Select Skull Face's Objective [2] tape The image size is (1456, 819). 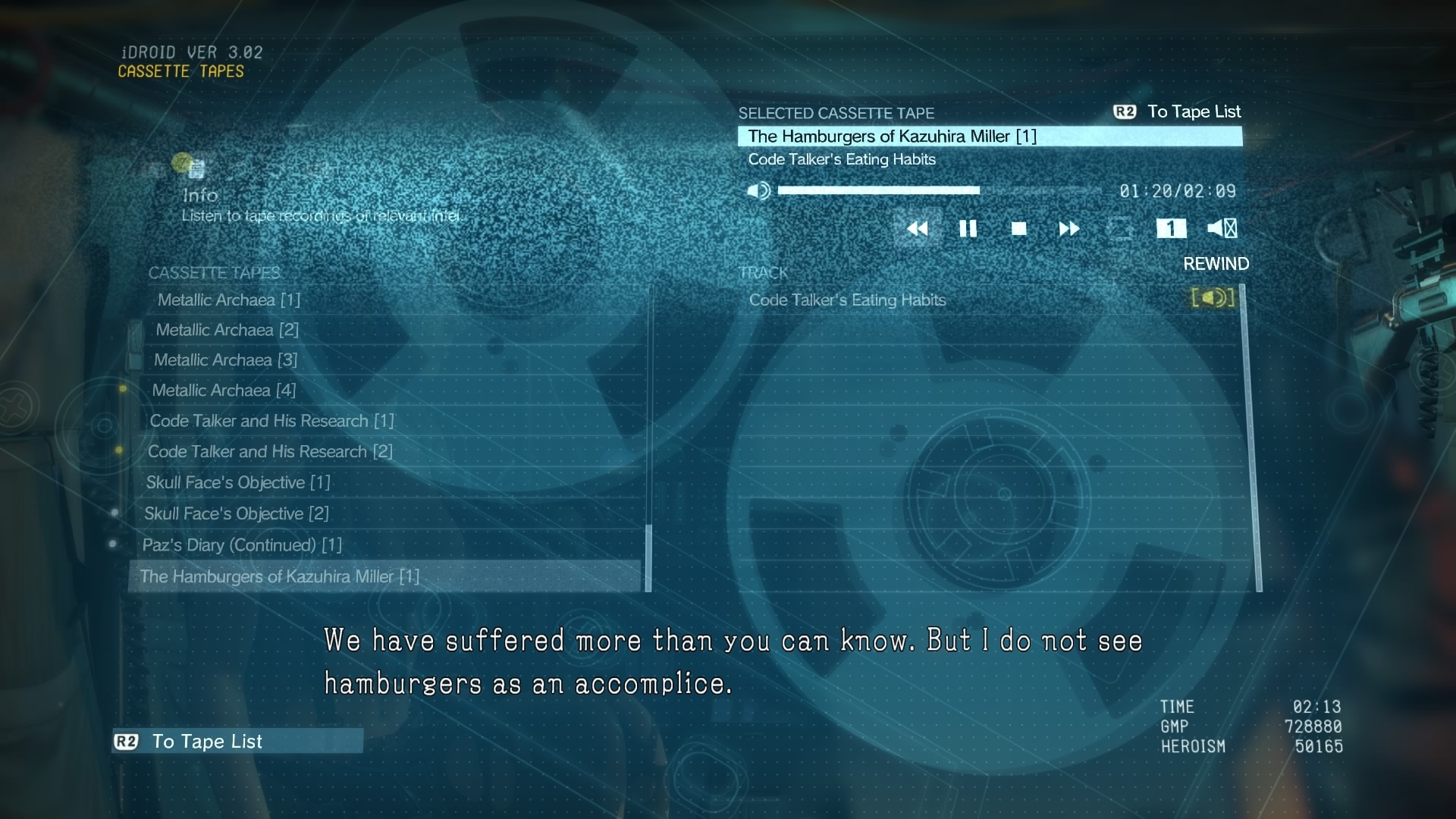236,514
